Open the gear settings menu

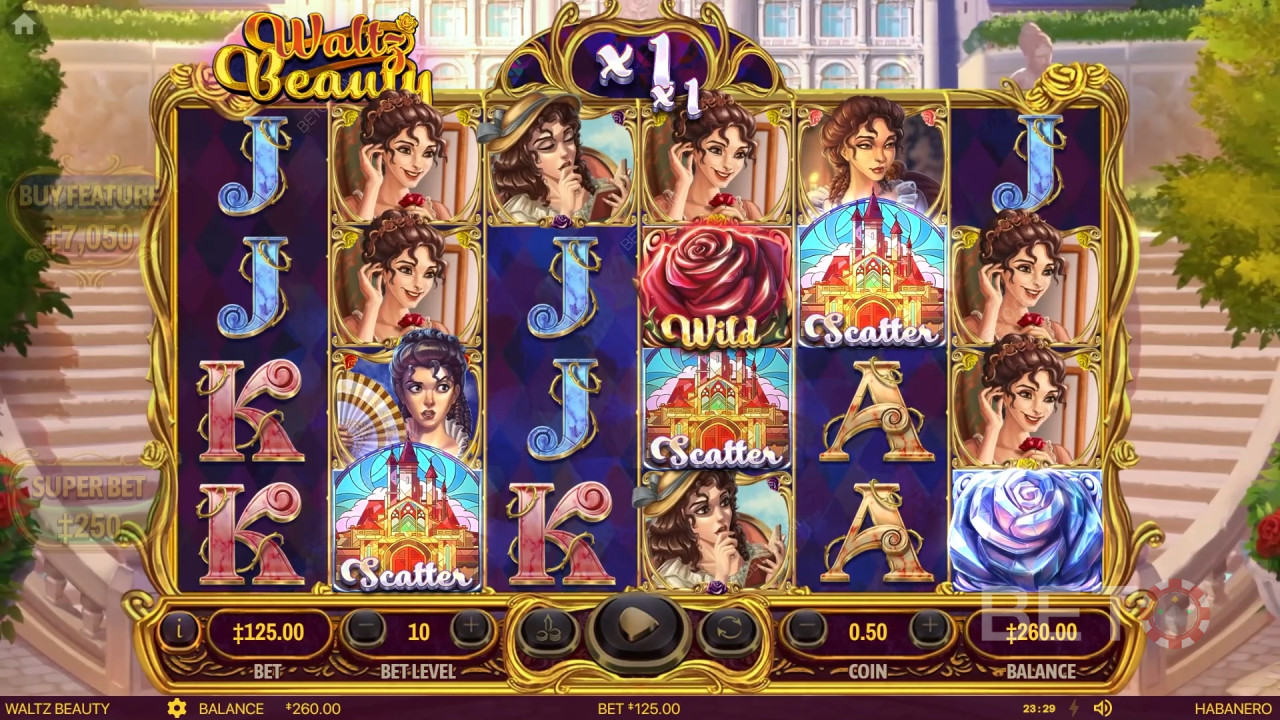(177, 709)
